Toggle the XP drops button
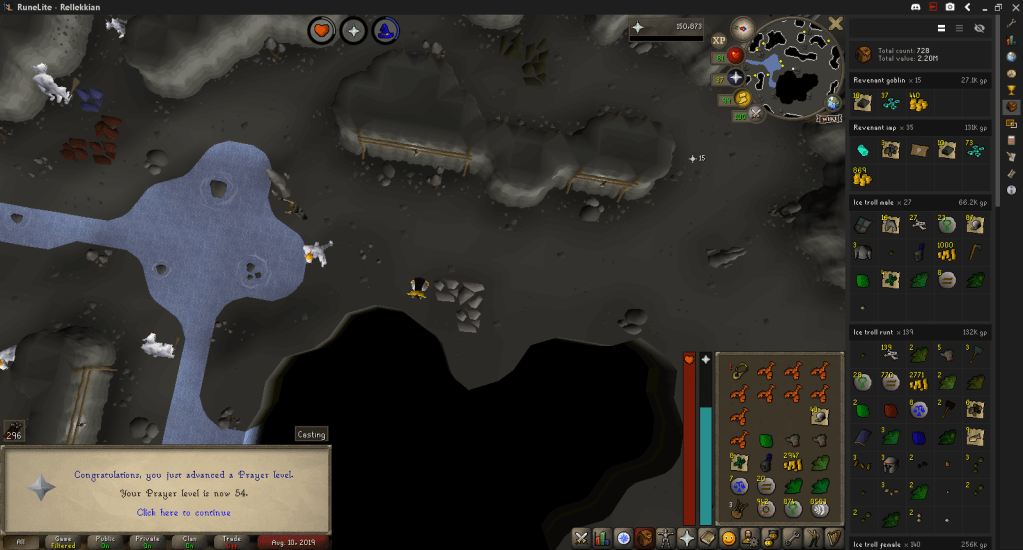This screenshot has width=1023, height=550. pyautogui.click(x=719, y=41)
